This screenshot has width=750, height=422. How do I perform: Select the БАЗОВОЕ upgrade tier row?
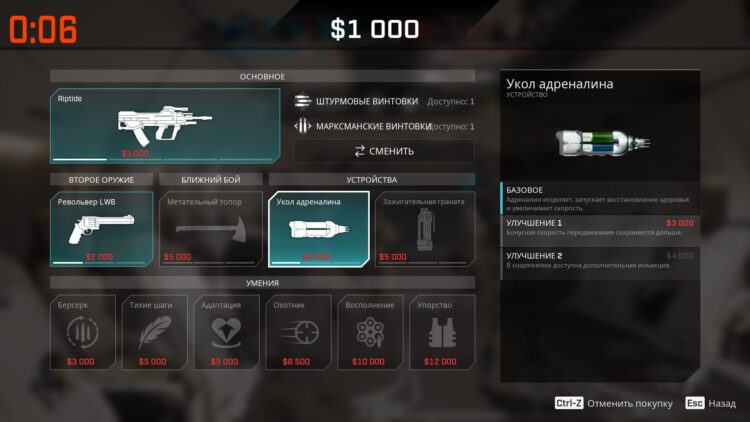(600, 197)
